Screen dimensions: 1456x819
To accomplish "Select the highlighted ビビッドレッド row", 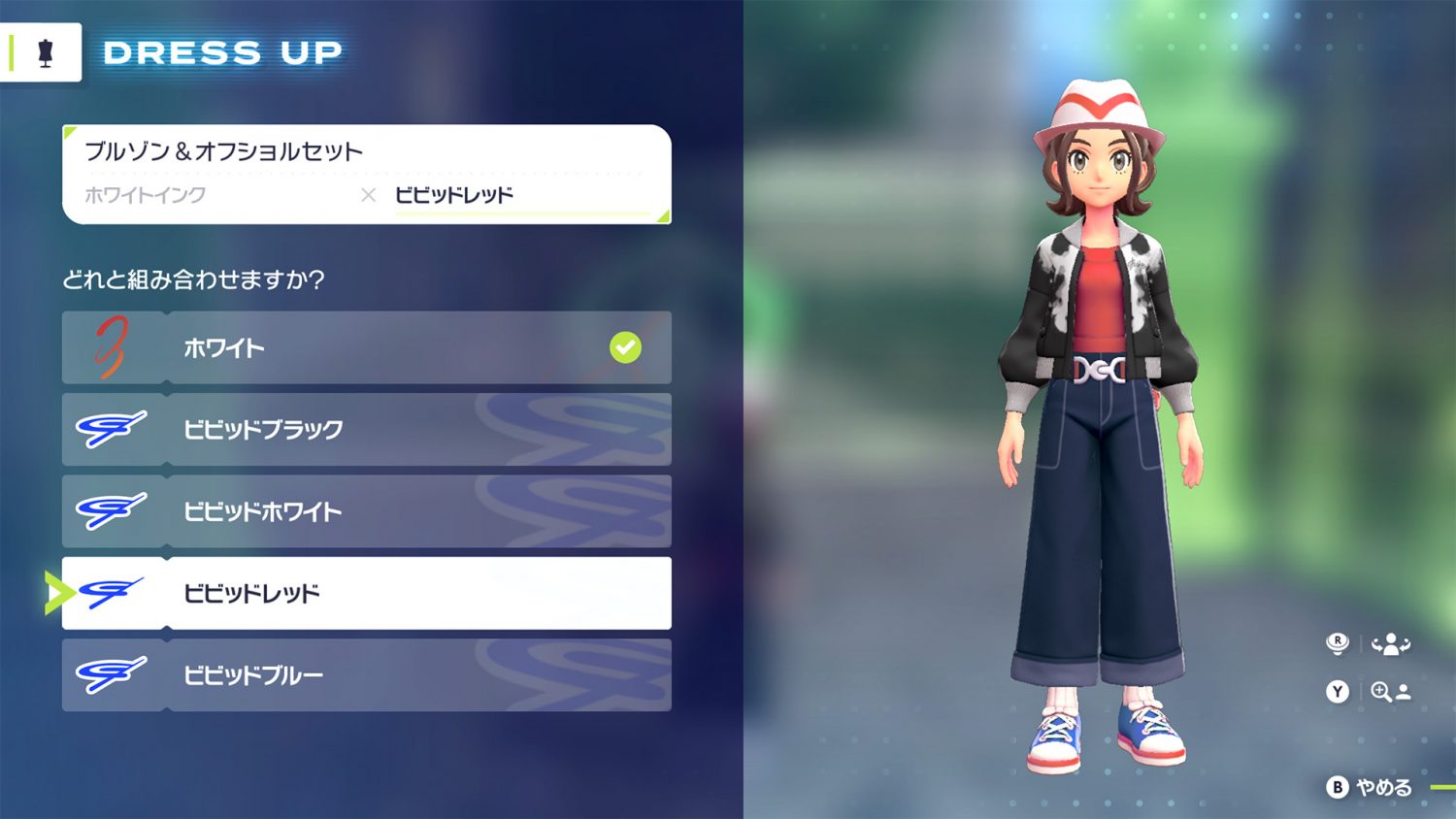I will 366,593.
